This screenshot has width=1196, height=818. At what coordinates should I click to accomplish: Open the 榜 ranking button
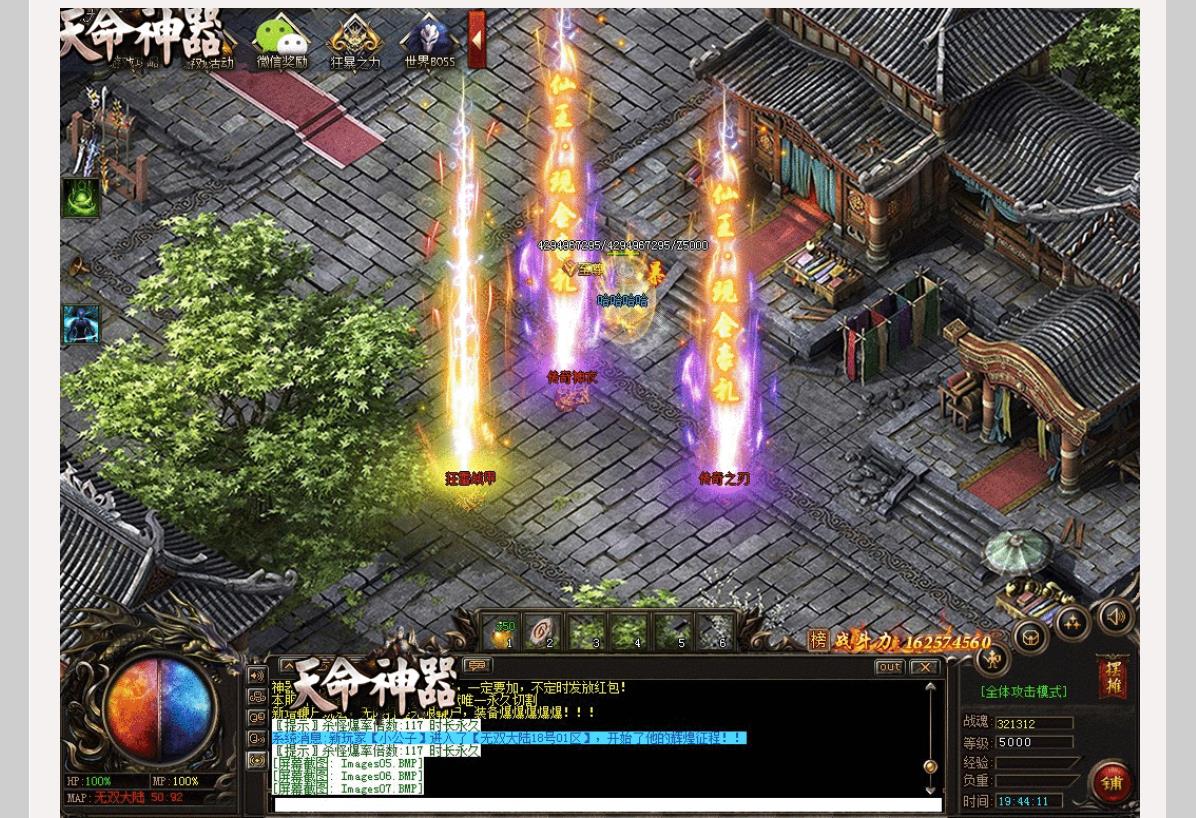tap(819, 641)
